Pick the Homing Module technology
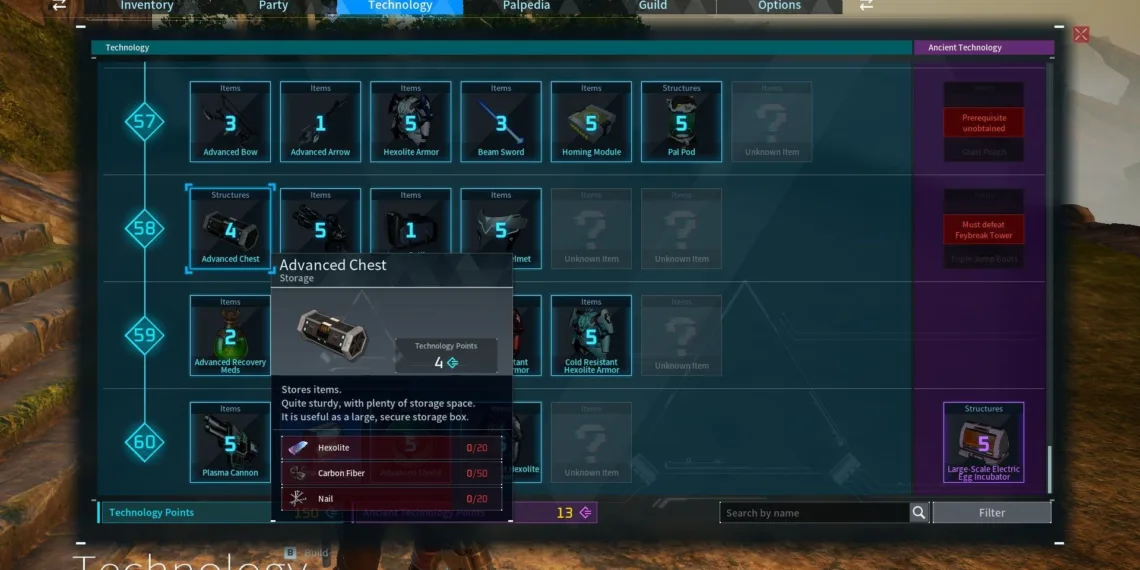The image size is (1140, 570). [x=591, y=121]
